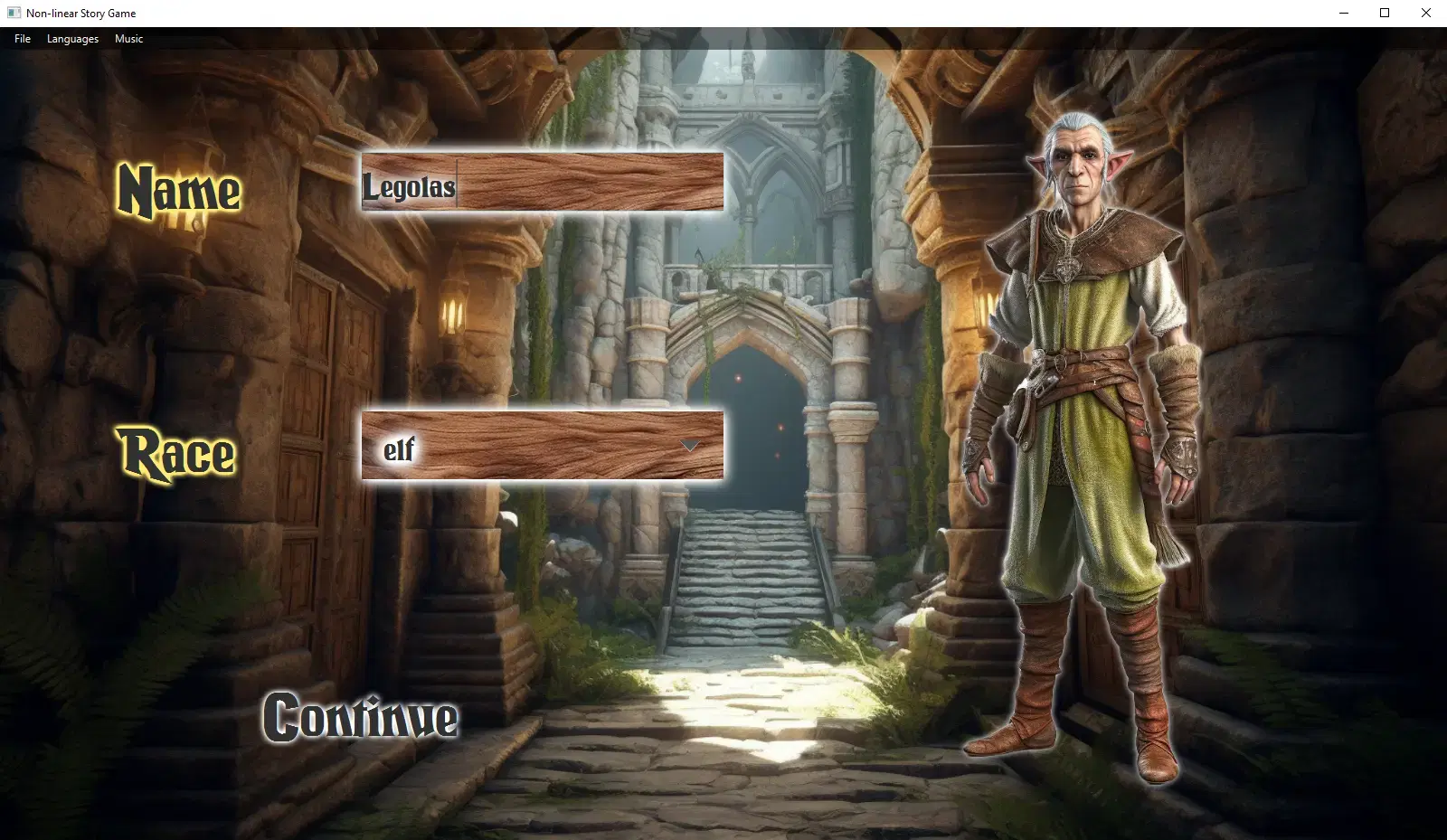This screenshot has height=840, width=1447.
Task: Click the application icon in the title bar
Action: 14,13
